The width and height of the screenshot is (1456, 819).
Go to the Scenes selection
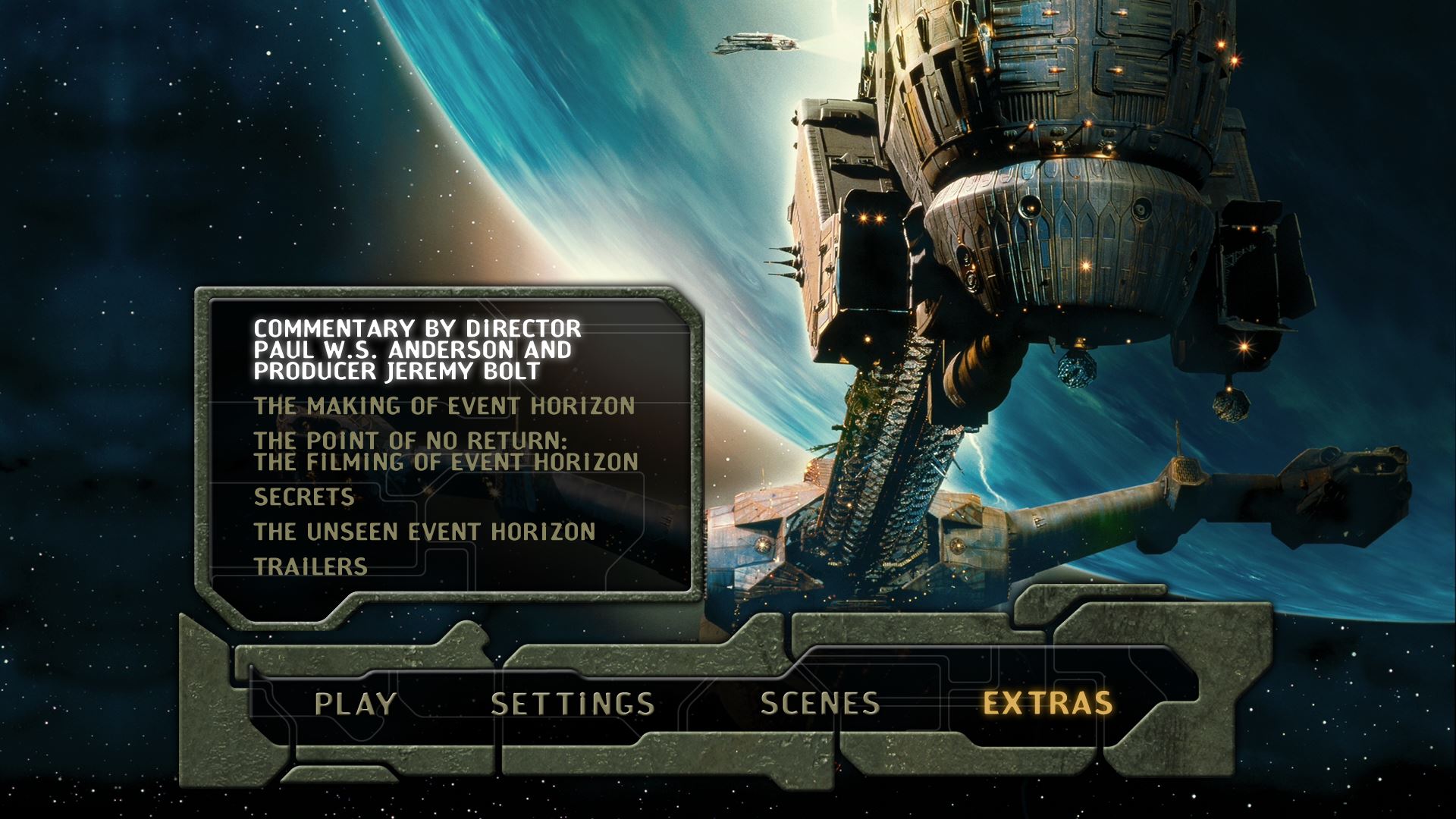820,704
